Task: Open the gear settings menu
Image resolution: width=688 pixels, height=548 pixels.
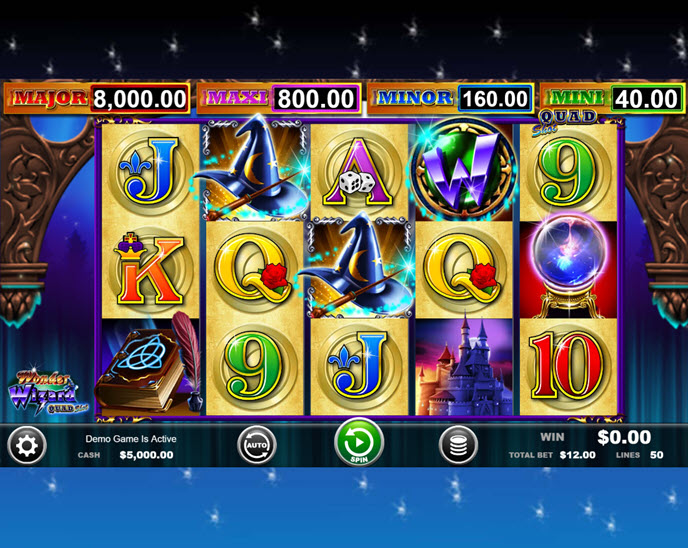Action: 27,446
